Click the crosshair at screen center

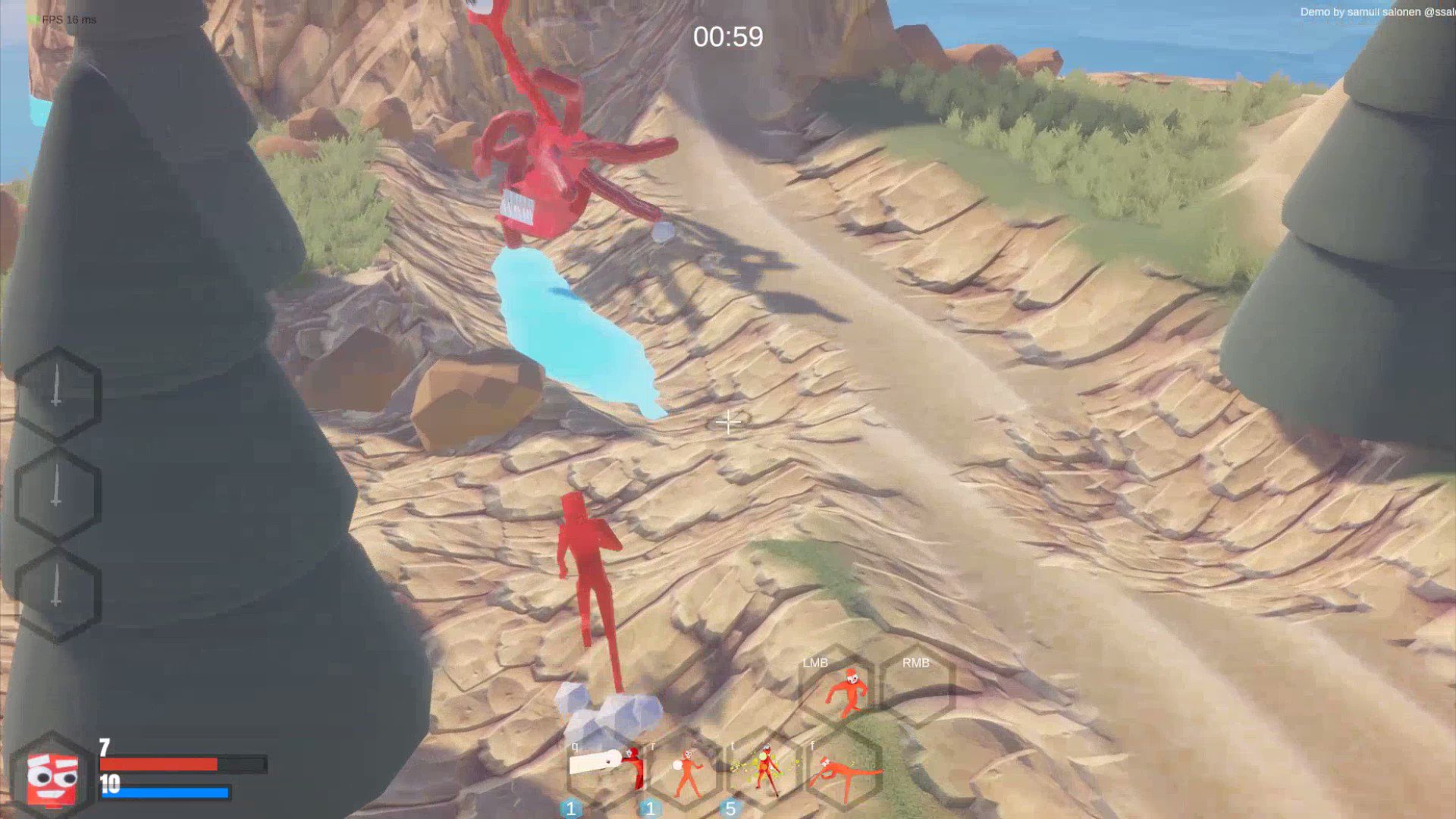coord(728,422)
